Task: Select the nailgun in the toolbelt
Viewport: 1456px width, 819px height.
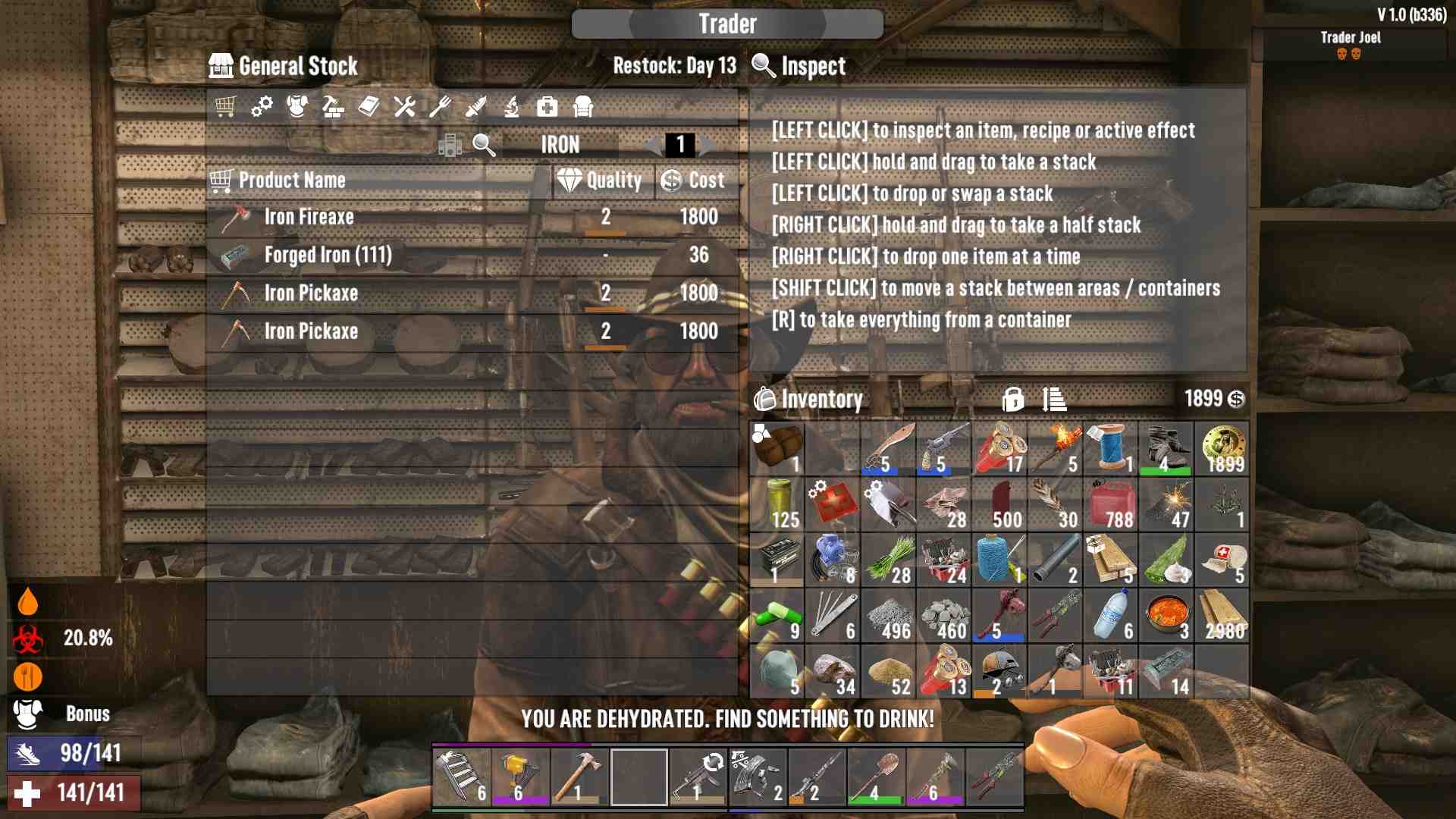Action: coord(520,777)
